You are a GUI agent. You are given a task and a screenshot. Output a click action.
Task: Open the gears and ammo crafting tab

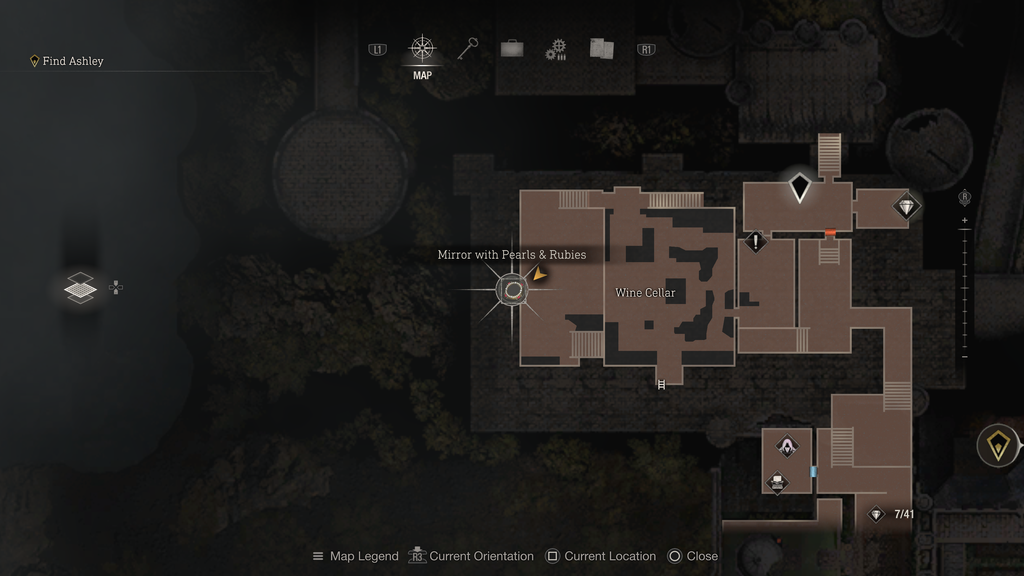click(x=556, y=50)
